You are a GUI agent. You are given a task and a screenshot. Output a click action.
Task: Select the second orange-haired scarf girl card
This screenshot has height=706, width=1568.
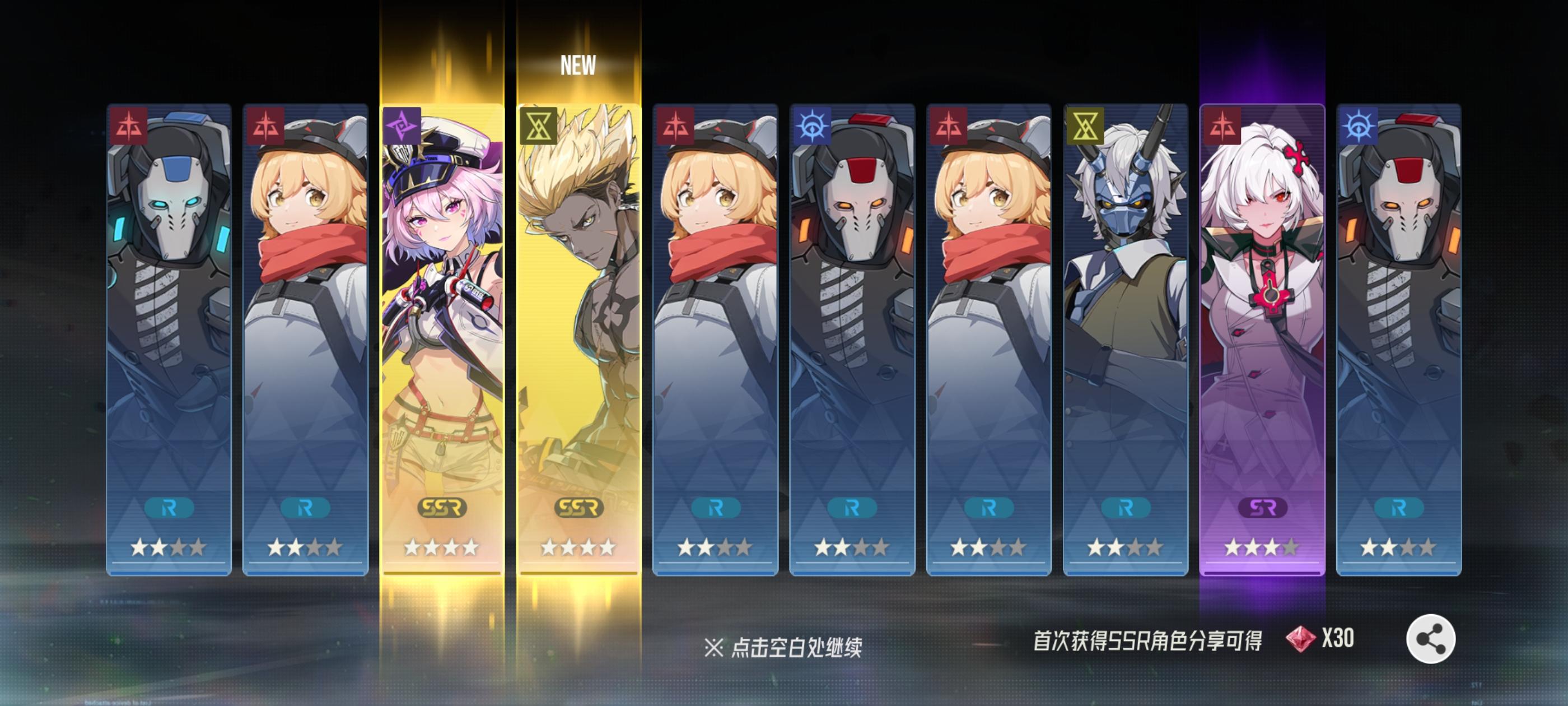tap(716, 335)
